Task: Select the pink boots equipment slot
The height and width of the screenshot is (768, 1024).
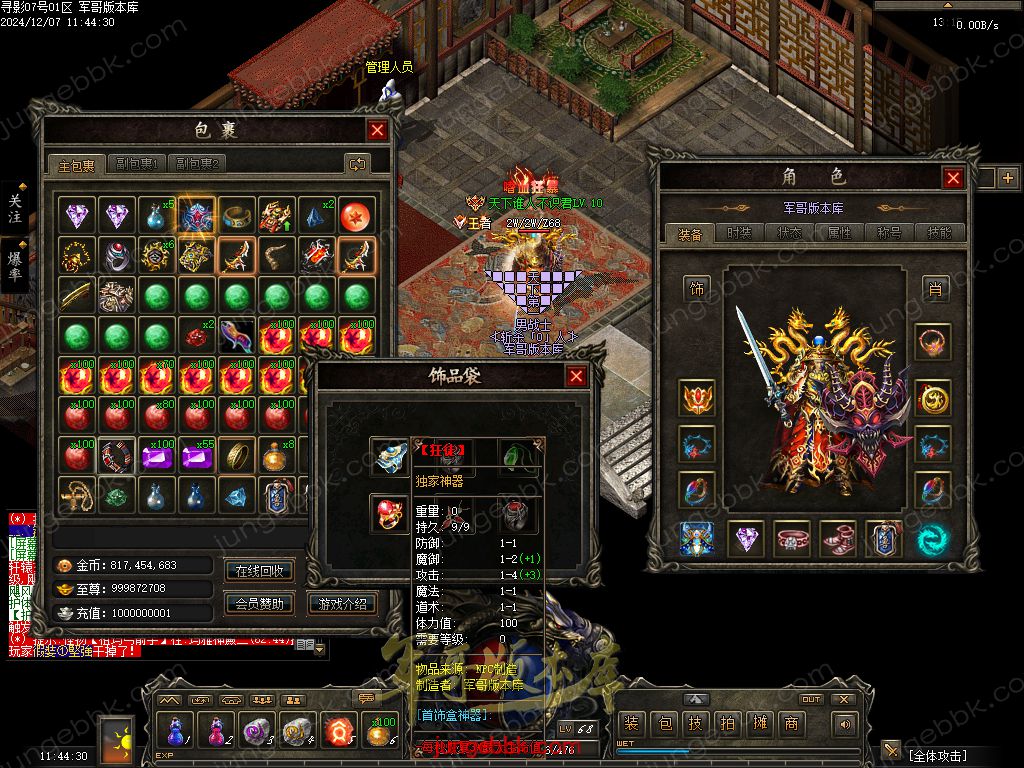Action: [838, 539]
